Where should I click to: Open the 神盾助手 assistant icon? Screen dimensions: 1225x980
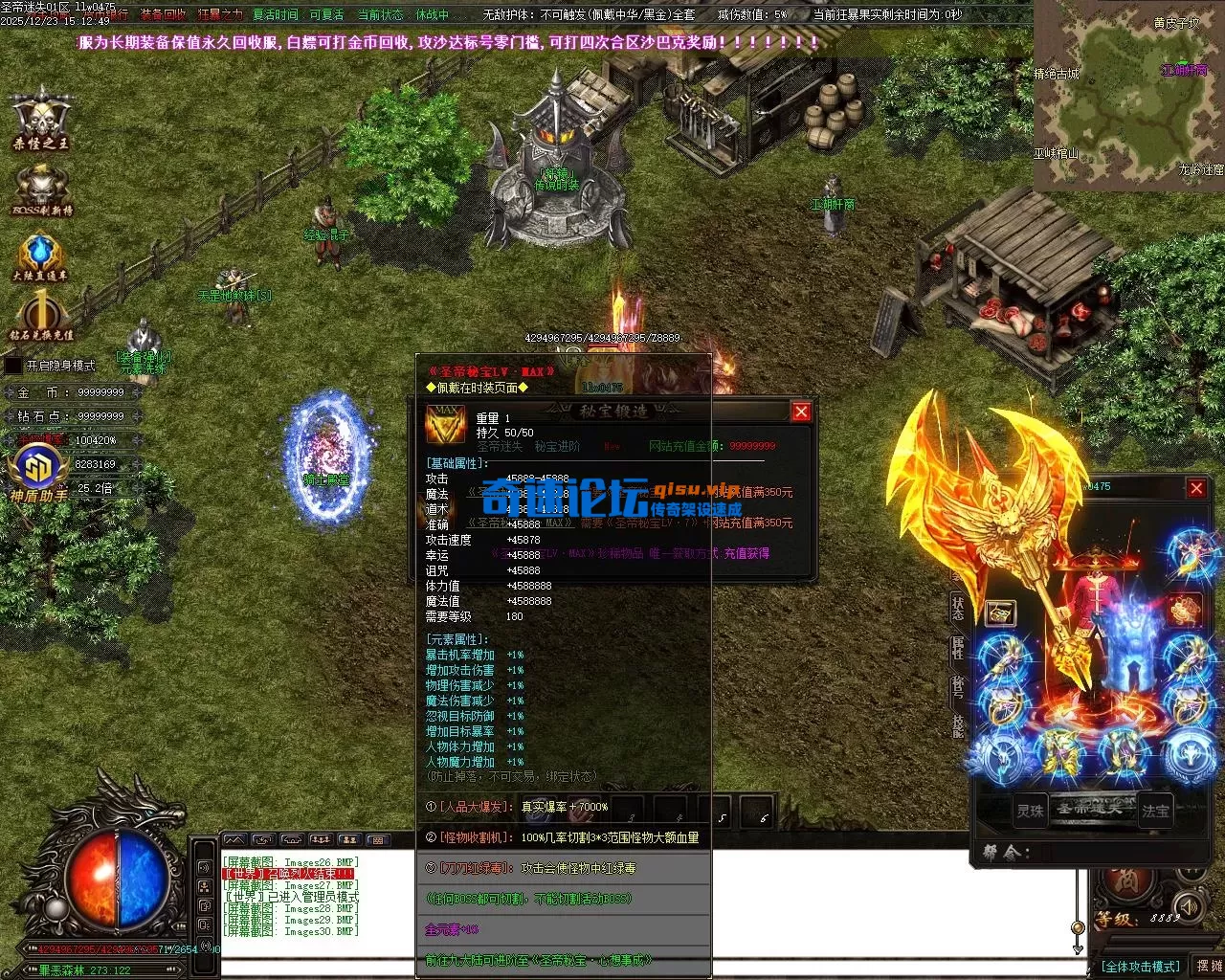[38, 469]
